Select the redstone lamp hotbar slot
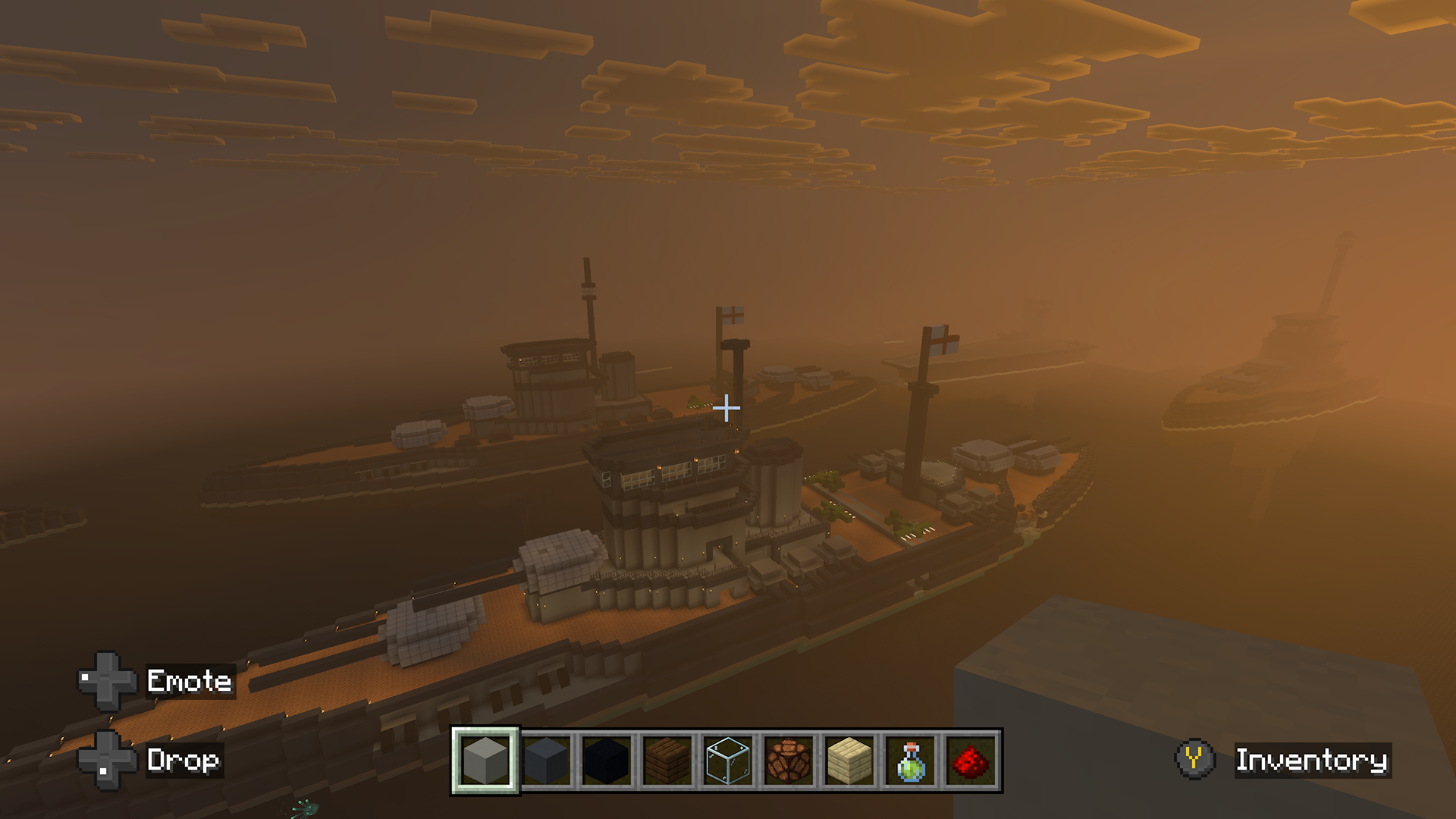This screenshot has height=819, width=1456. coord(789,761)
